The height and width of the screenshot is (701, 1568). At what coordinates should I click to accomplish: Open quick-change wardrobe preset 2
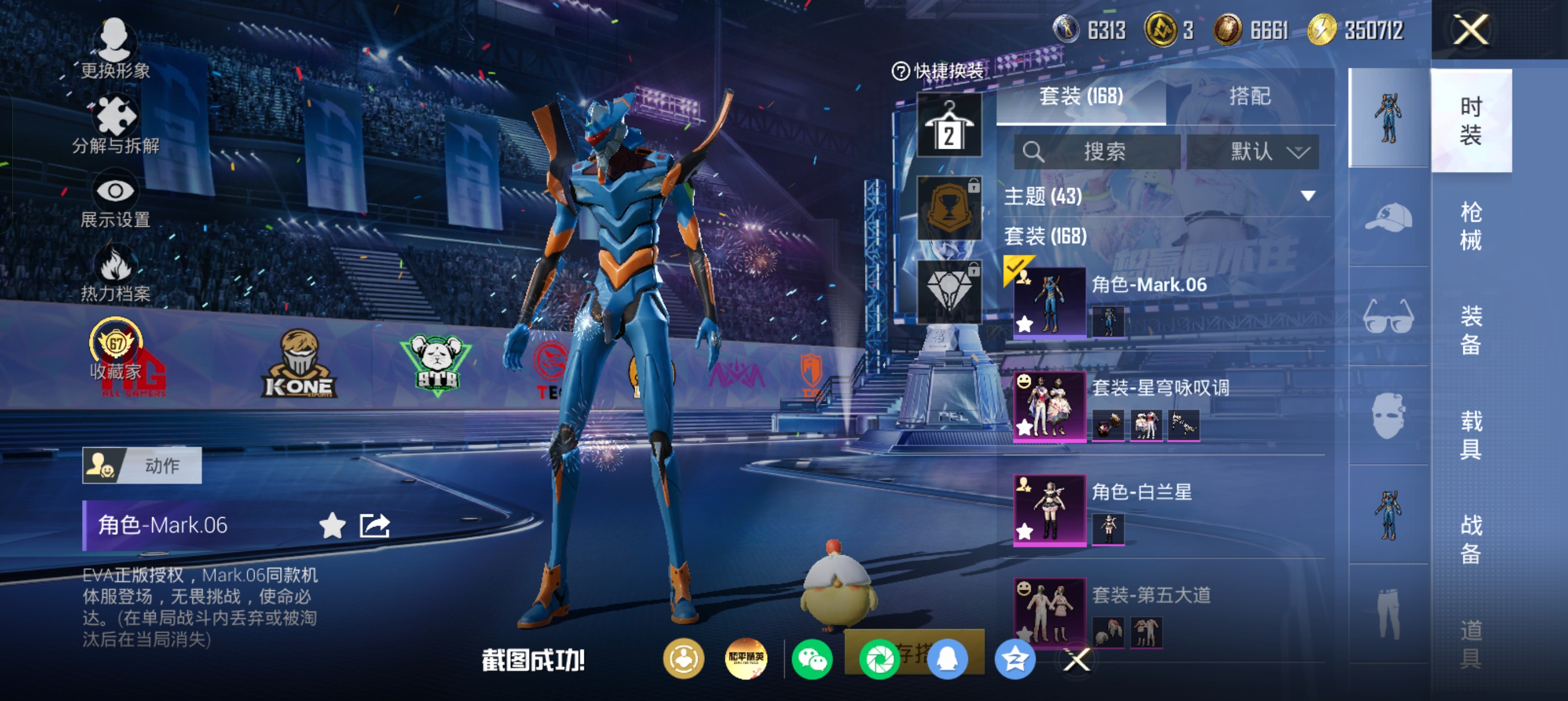click(x=949, y=126)
